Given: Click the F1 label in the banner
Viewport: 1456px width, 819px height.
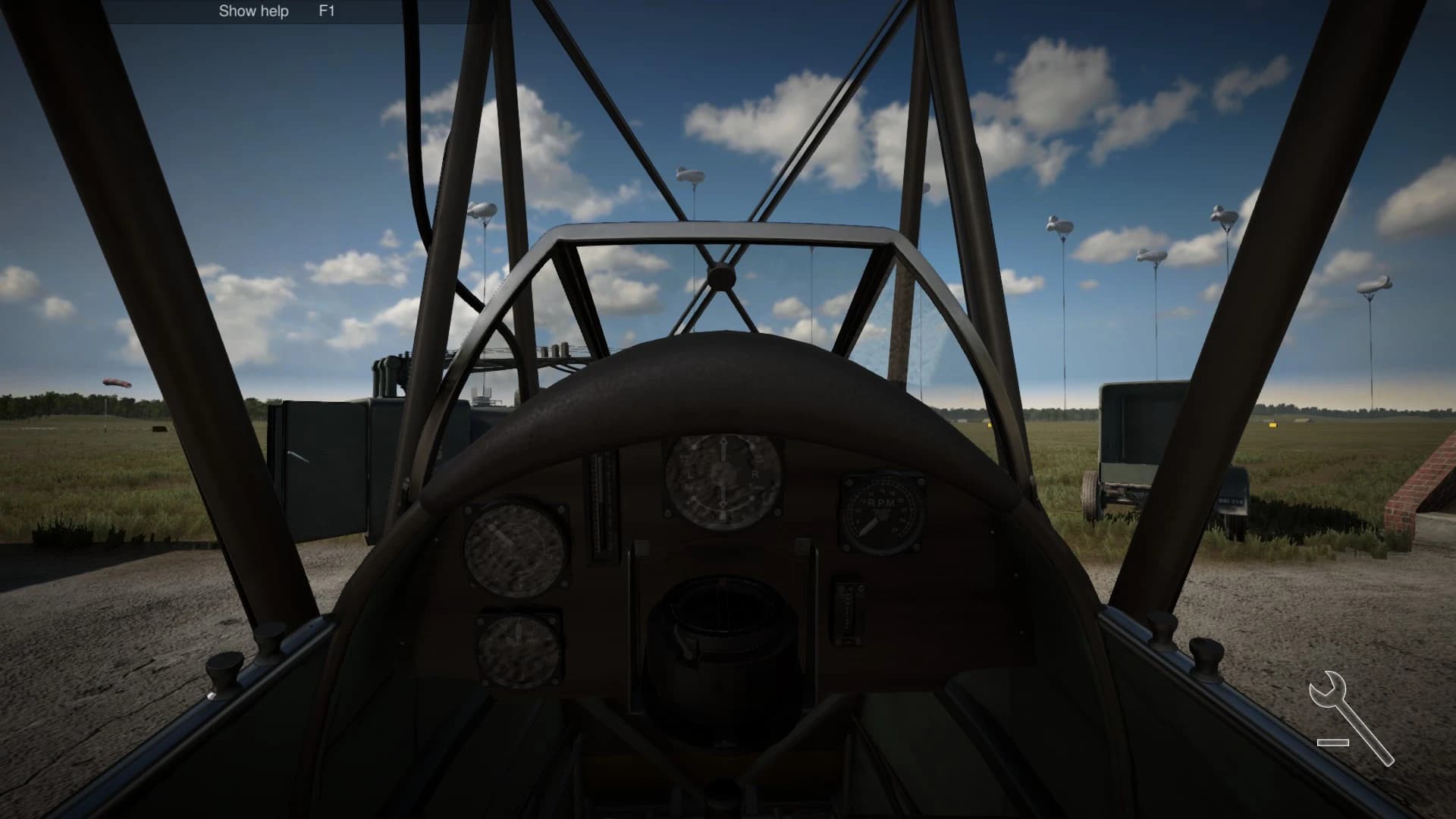Looking at the screenshot, I should coord(325,11).
